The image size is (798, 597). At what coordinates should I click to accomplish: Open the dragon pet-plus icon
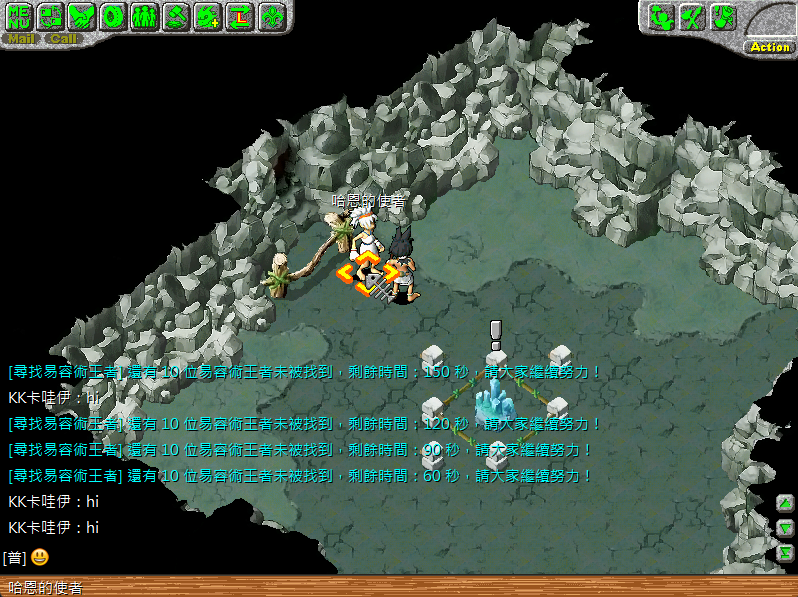[x=208, y=16]
